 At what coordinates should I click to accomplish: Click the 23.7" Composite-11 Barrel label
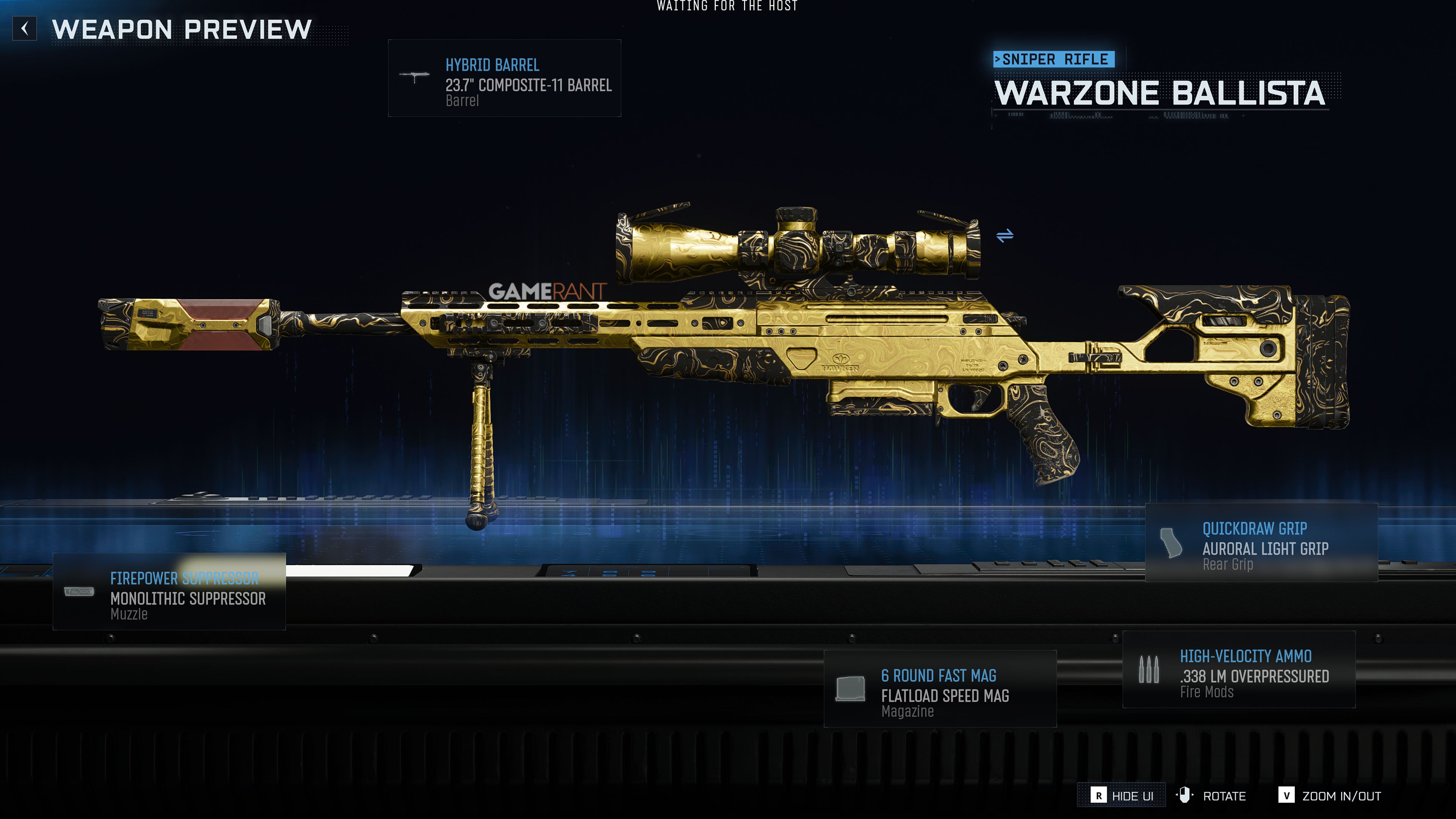click(528, 86)
